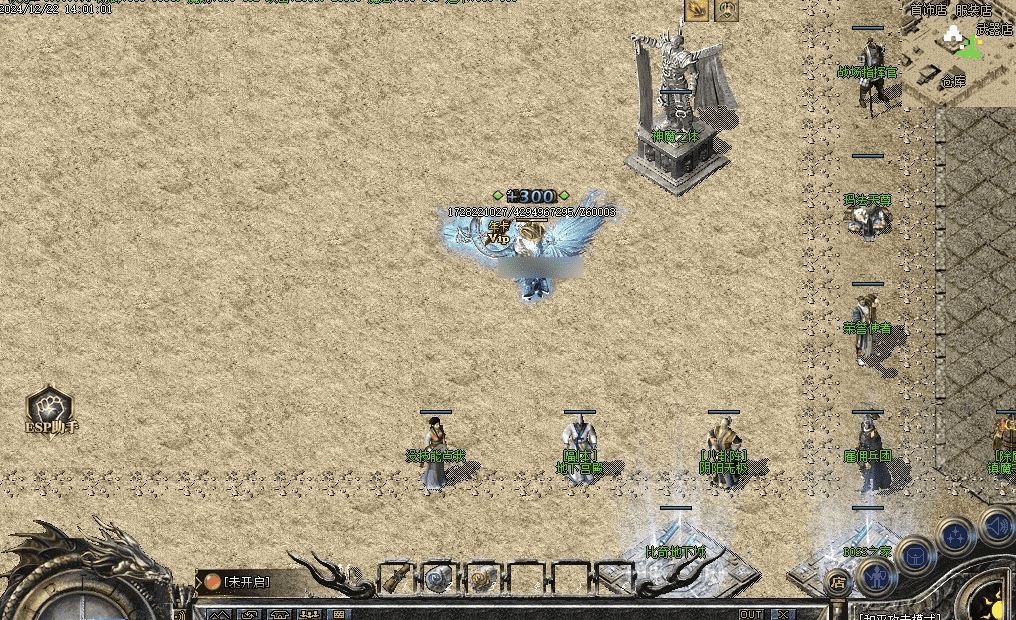This screenshot has height=620, width=1016.
Task: Use the second hotbar slot round item
Action: [x=440, y=577]
